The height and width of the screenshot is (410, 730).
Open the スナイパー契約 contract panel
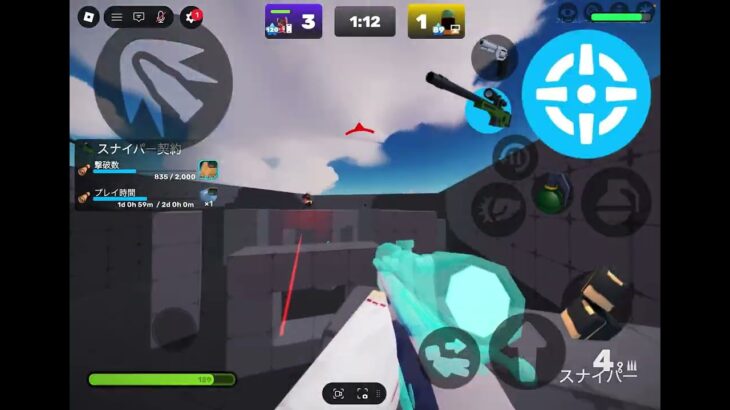pos(139,149)
